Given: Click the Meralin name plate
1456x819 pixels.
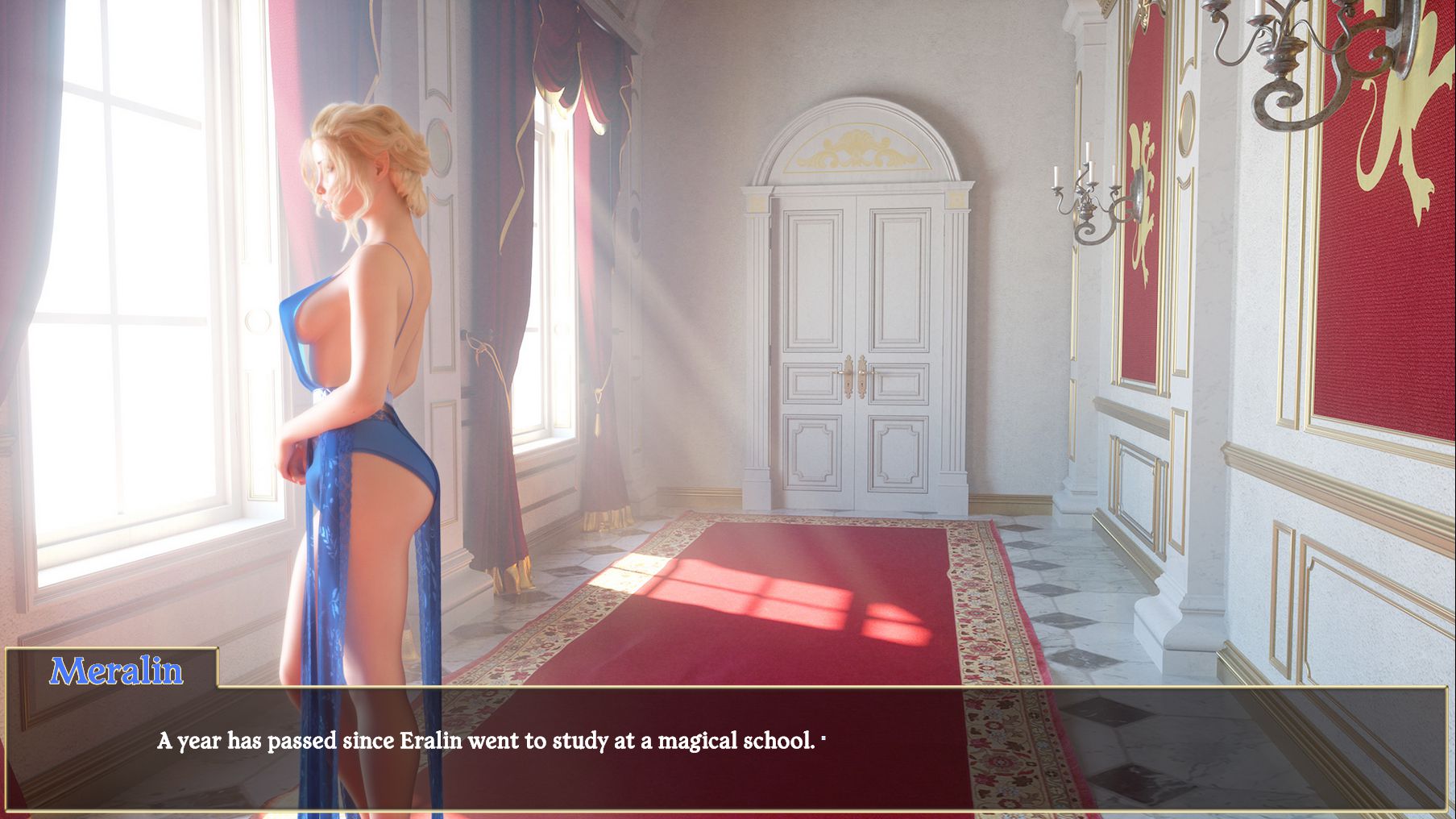Looking at the screenshot, I should (118, 670).
